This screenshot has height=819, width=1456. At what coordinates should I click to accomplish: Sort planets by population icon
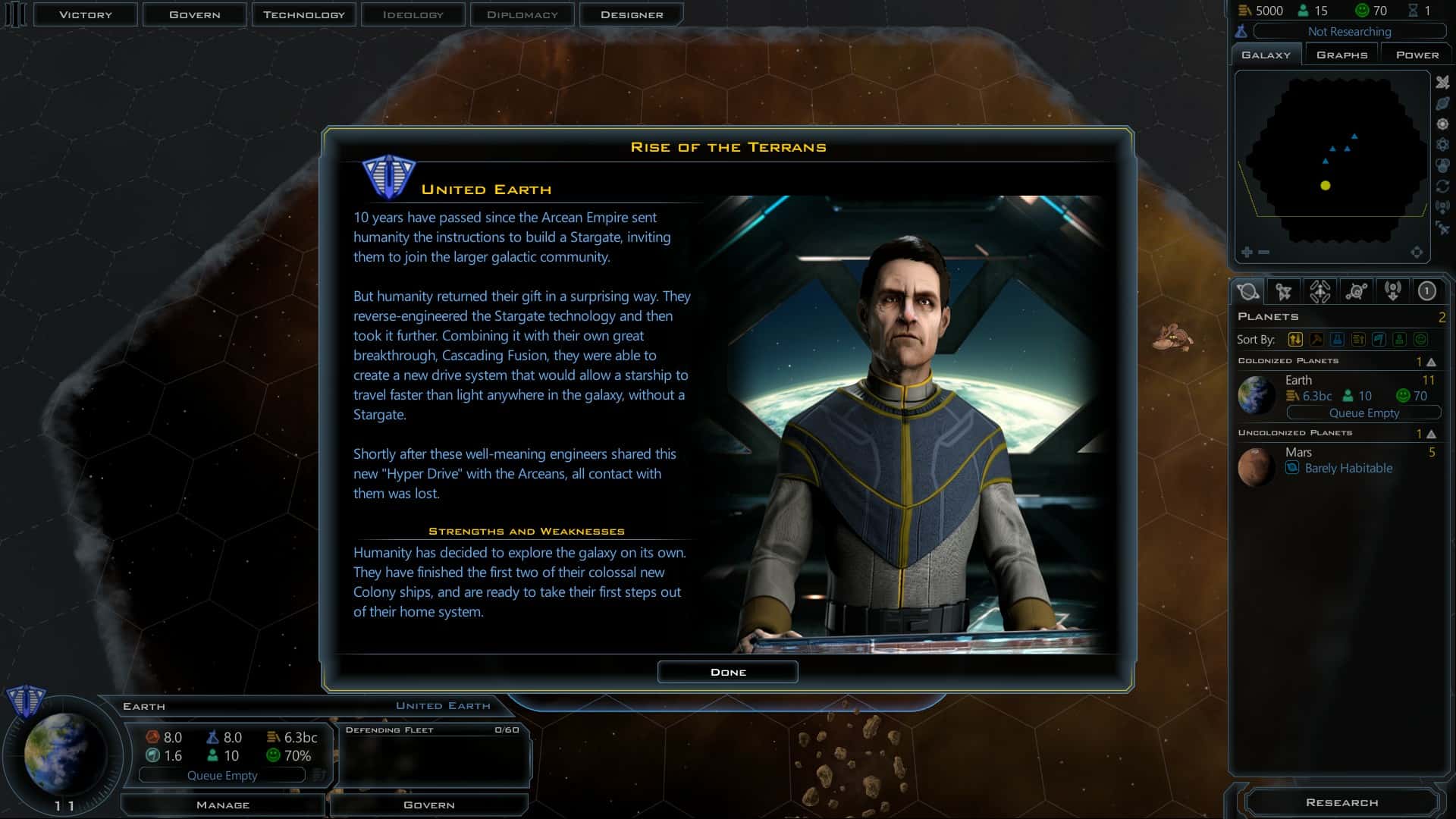[x=1398, y=340]
